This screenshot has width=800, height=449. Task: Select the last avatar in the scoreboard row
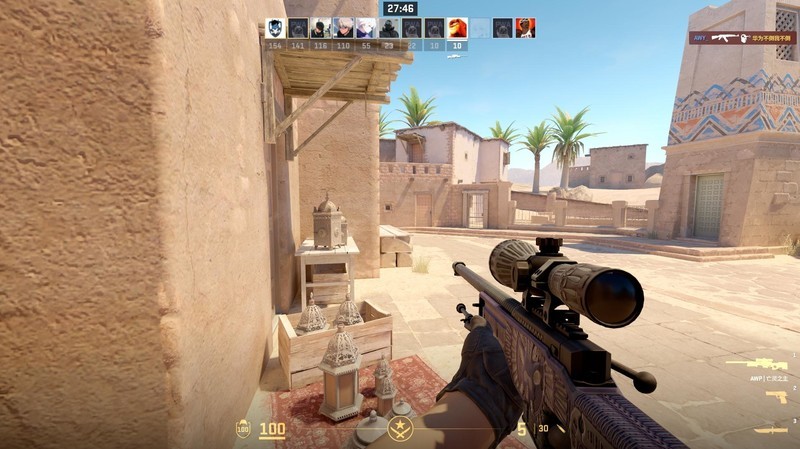[525, 28]
